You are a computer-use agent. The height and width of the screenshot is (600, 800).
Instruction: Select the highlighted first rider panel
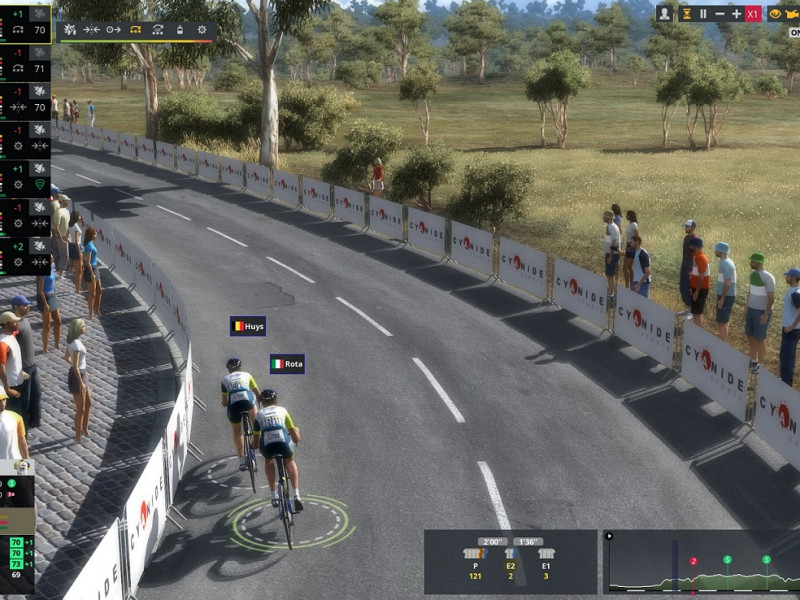pyautogui.click(x=26, y=23)
